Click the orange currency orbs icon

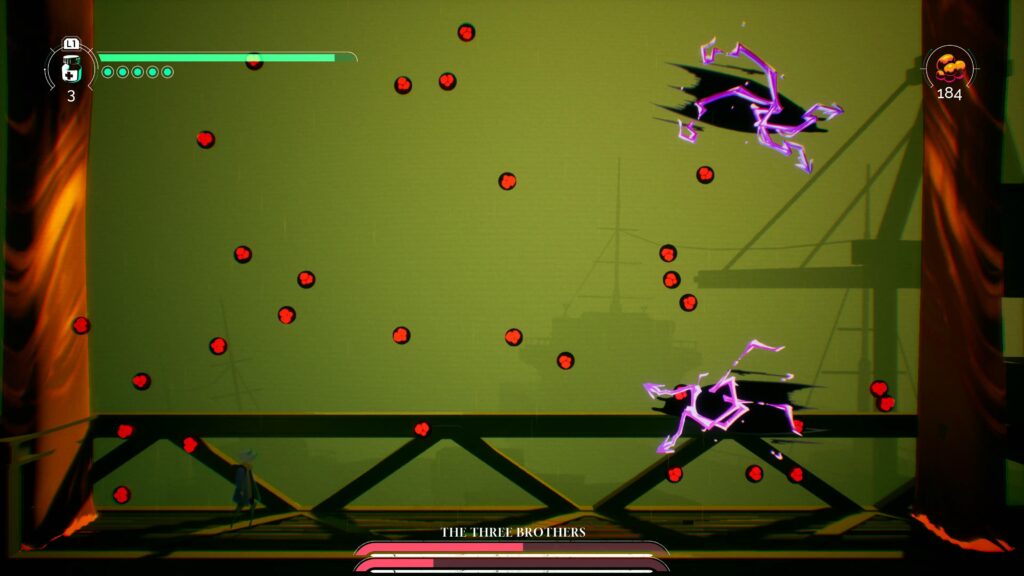(x=949, y=68)
